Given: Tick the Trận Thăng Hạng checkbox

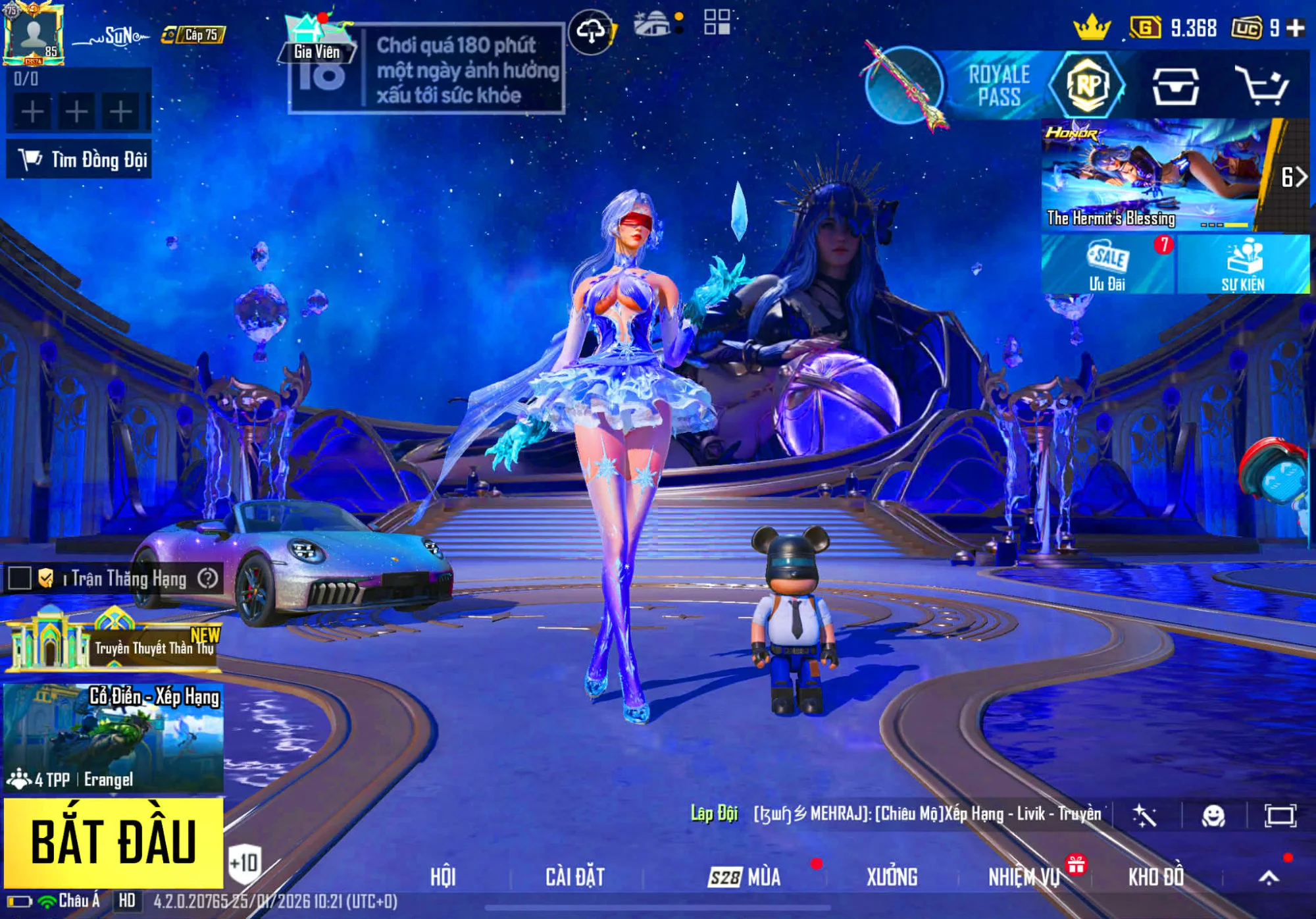Looking at the screenshot, I should tap(20, 579).
